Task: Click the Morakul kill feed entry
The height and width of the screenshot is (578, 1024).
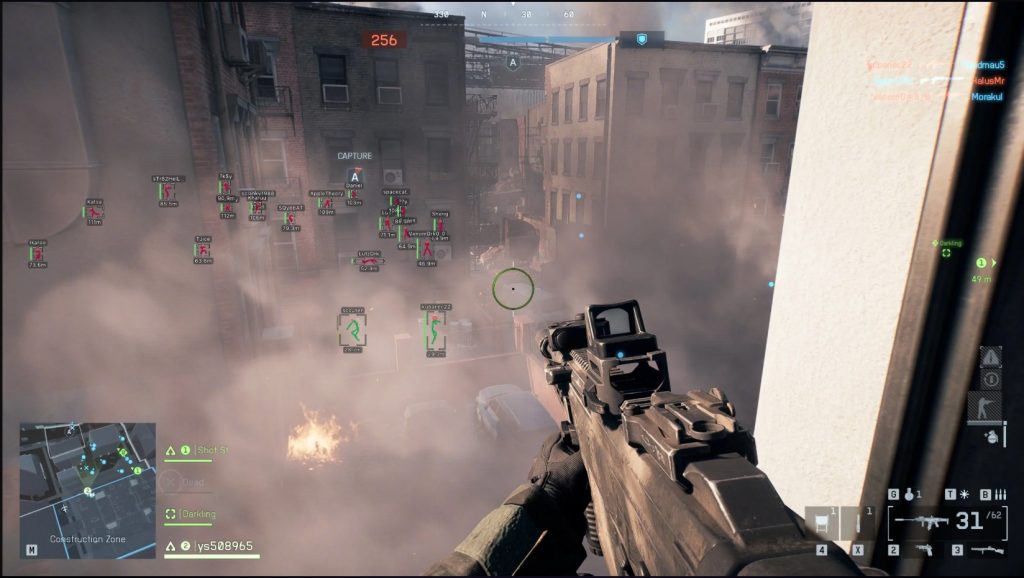Action: [986, 97]
